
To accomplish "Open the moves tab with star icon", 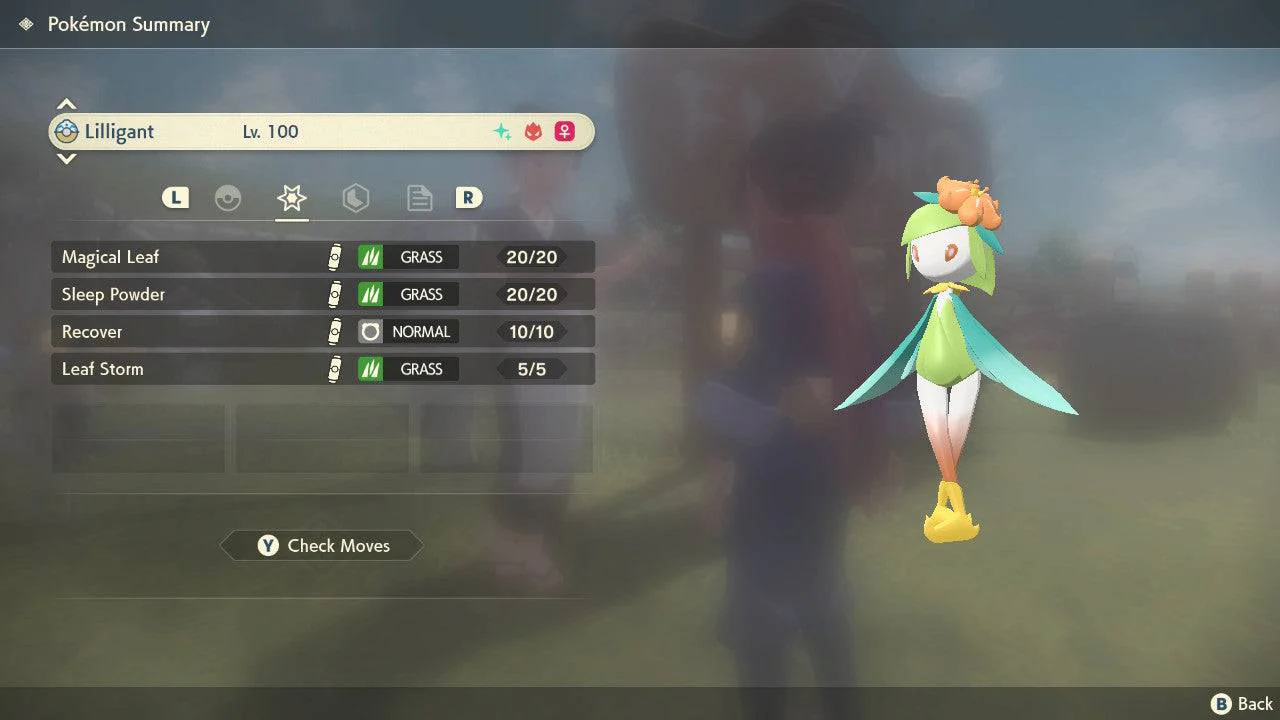I will click(x=291, y=198).
